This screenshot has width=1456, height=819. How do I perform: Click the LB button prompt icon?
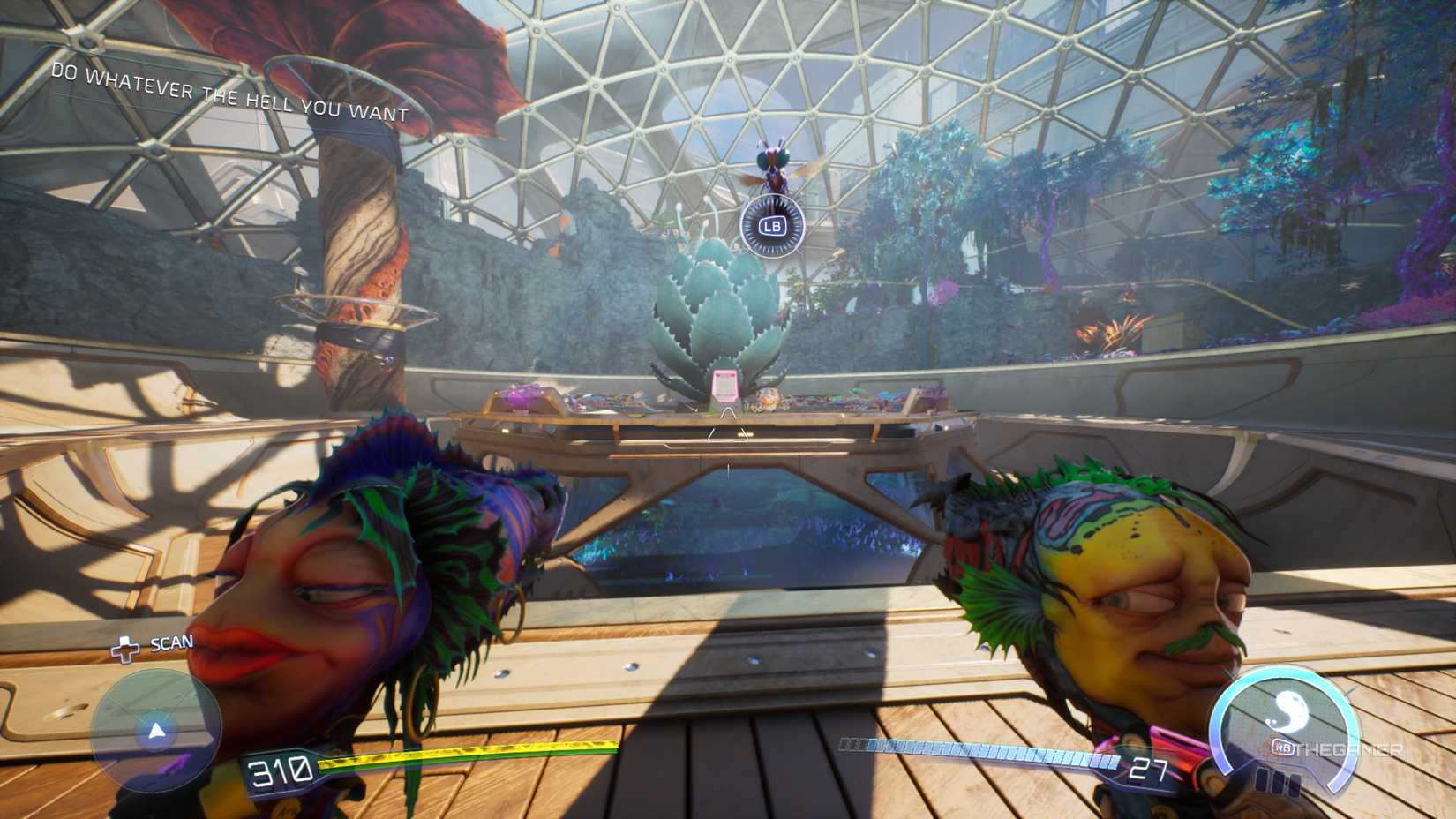pyautogui.click(x=773, y=227)
